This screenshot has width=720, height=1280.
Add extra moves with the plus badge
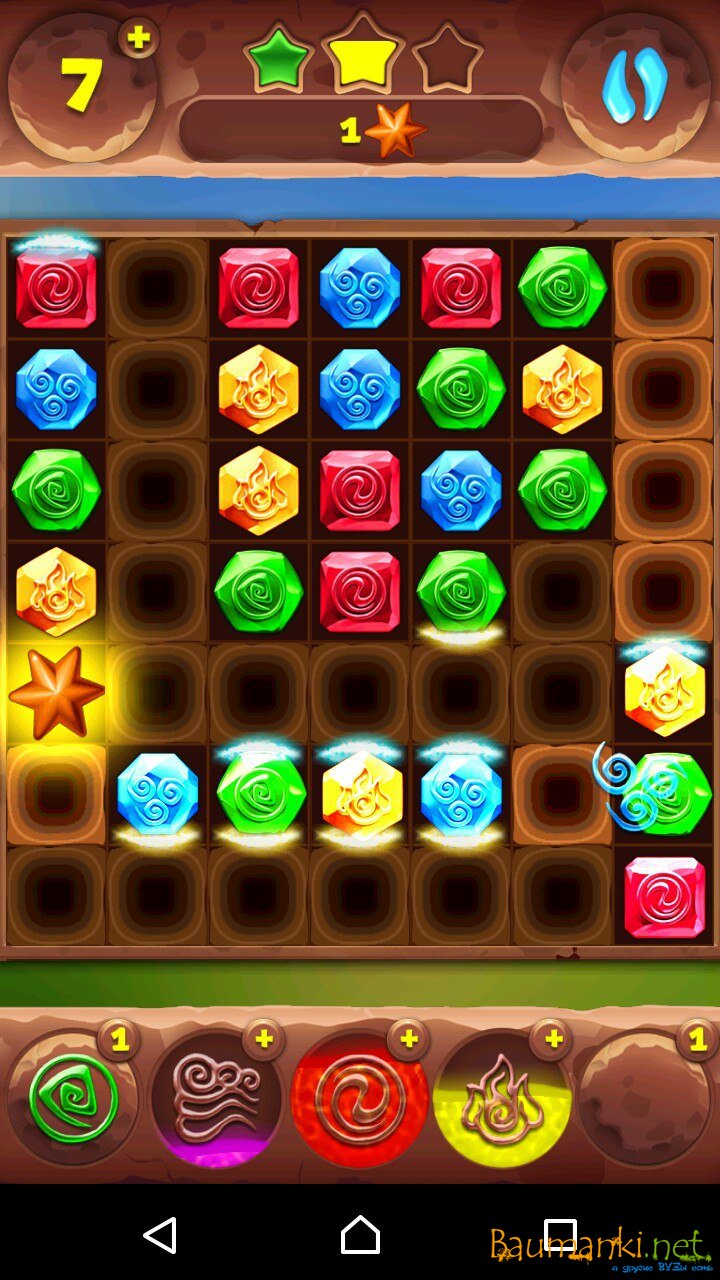tap(139, 38)
